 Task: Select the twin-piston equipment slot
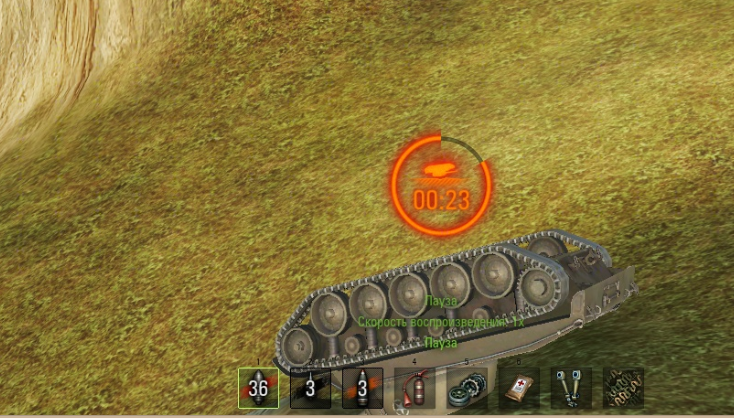point(571,388)
